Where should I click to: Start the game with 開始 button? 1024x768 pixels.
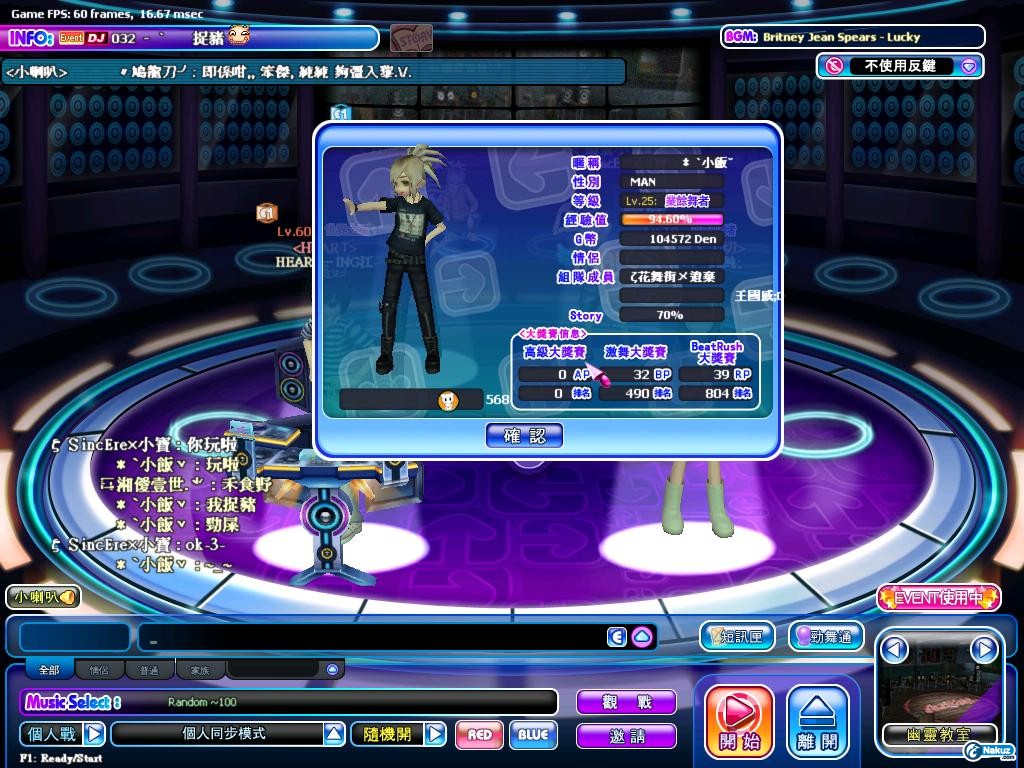point(739,722)
